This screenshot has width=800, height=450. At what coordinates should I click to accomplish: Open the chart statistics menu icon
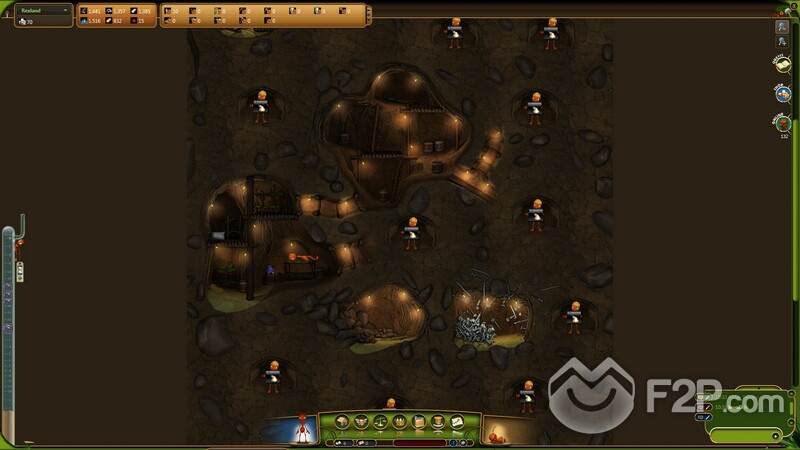pos(456,422)
